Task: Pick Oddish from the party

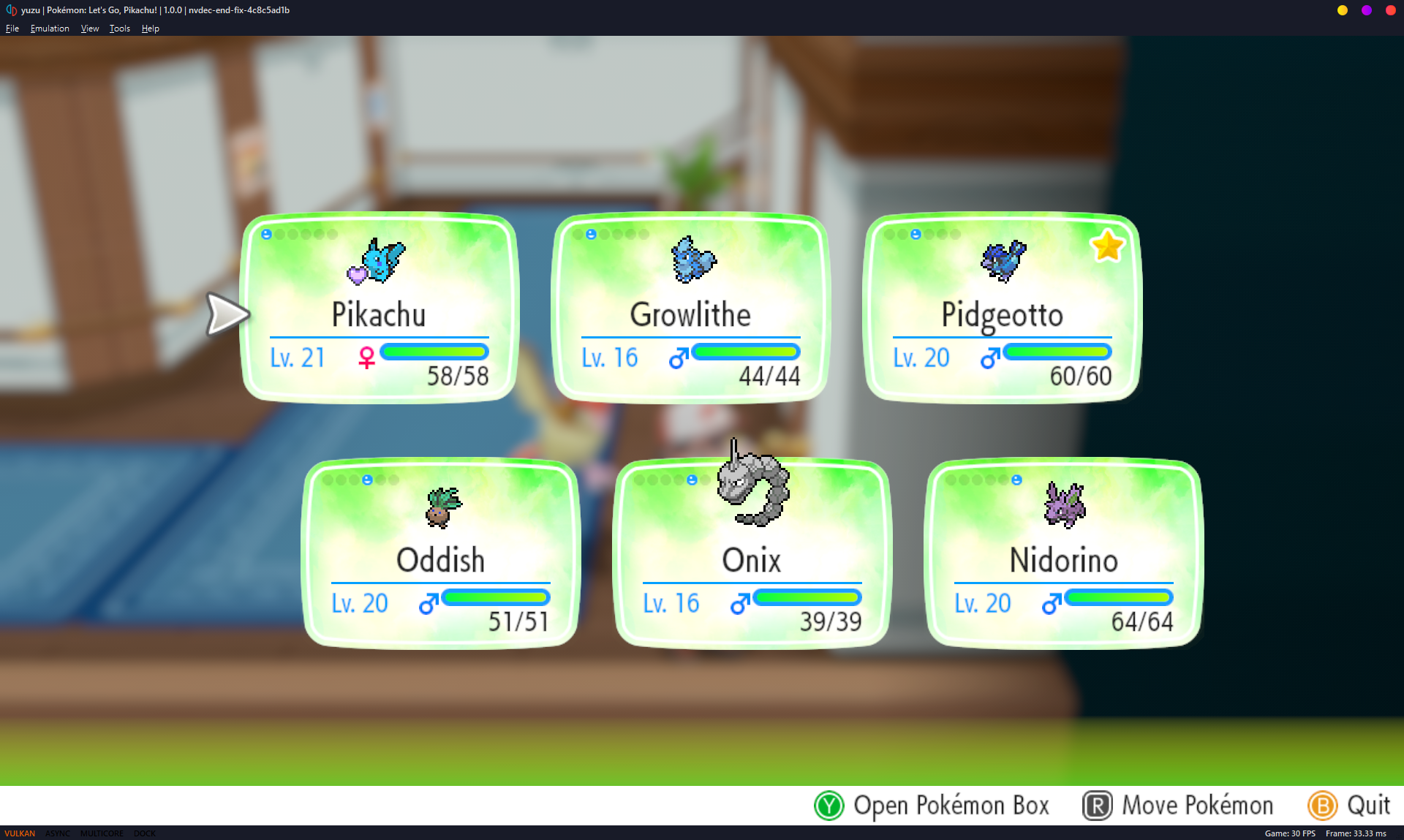Action: (440, 553)
